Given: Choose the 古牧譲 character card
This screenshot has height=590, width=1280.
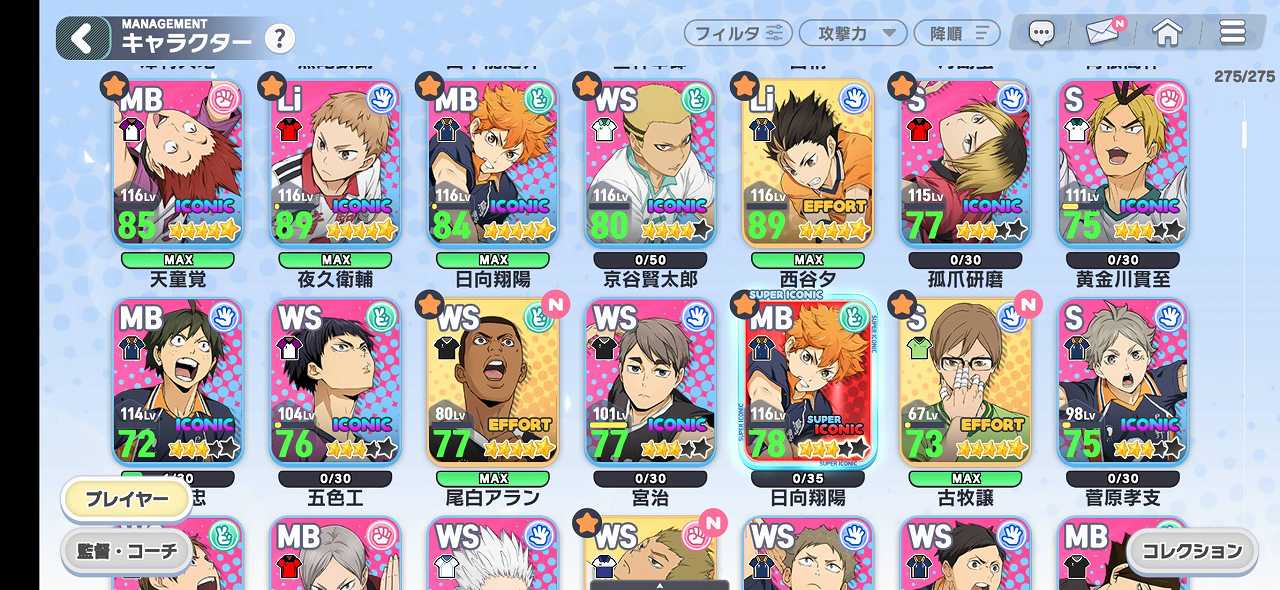Looking at the screenshot, I should 965,382.
